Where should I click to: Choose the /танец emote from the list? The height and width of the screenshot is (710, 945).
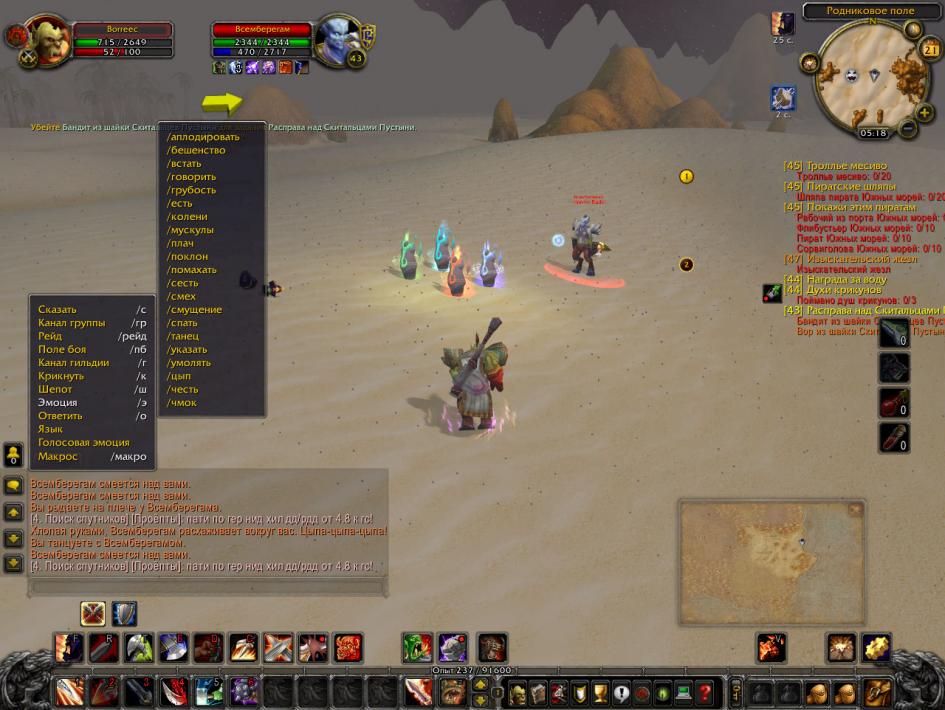(184, 336)
